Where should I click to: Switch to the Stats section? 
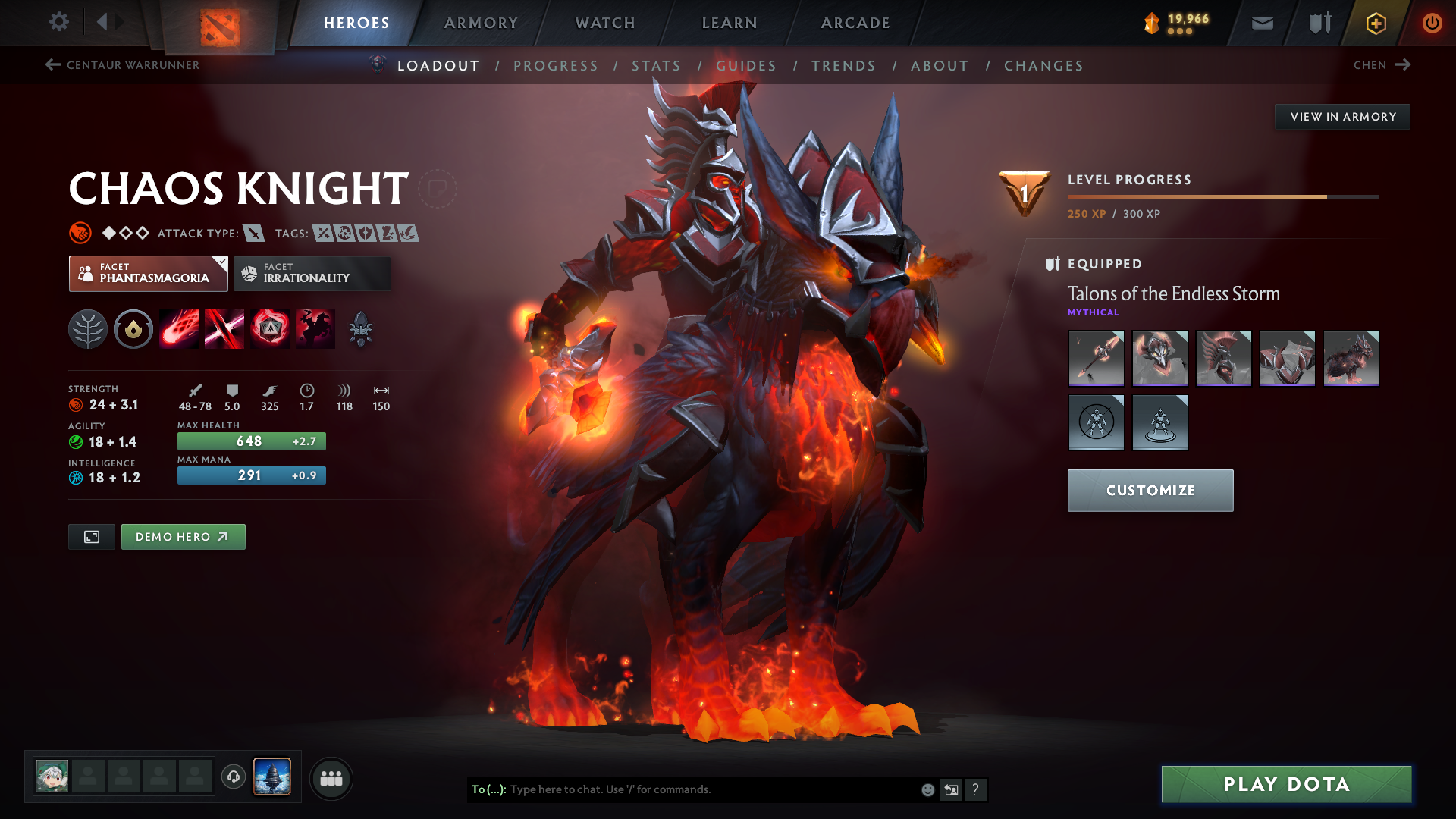(x=657, y=66)
